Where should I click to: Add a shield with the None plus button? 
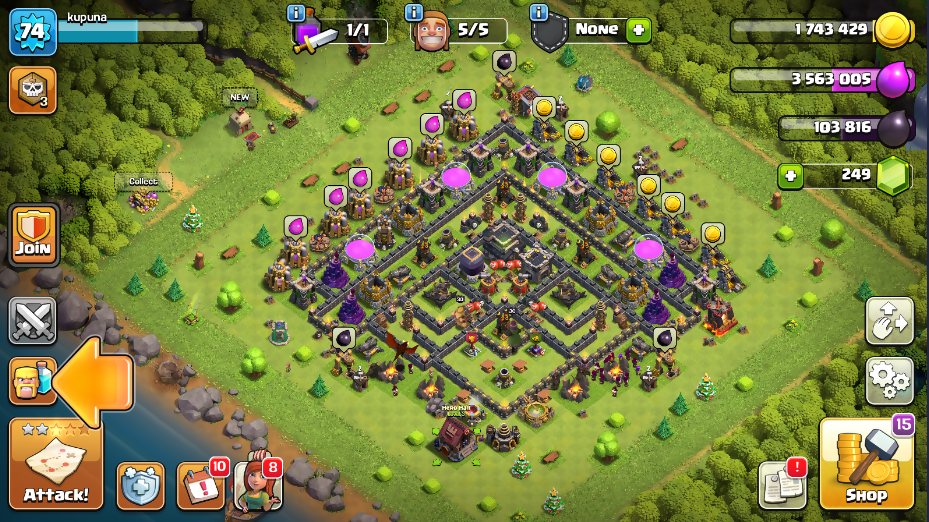[638, 30]
